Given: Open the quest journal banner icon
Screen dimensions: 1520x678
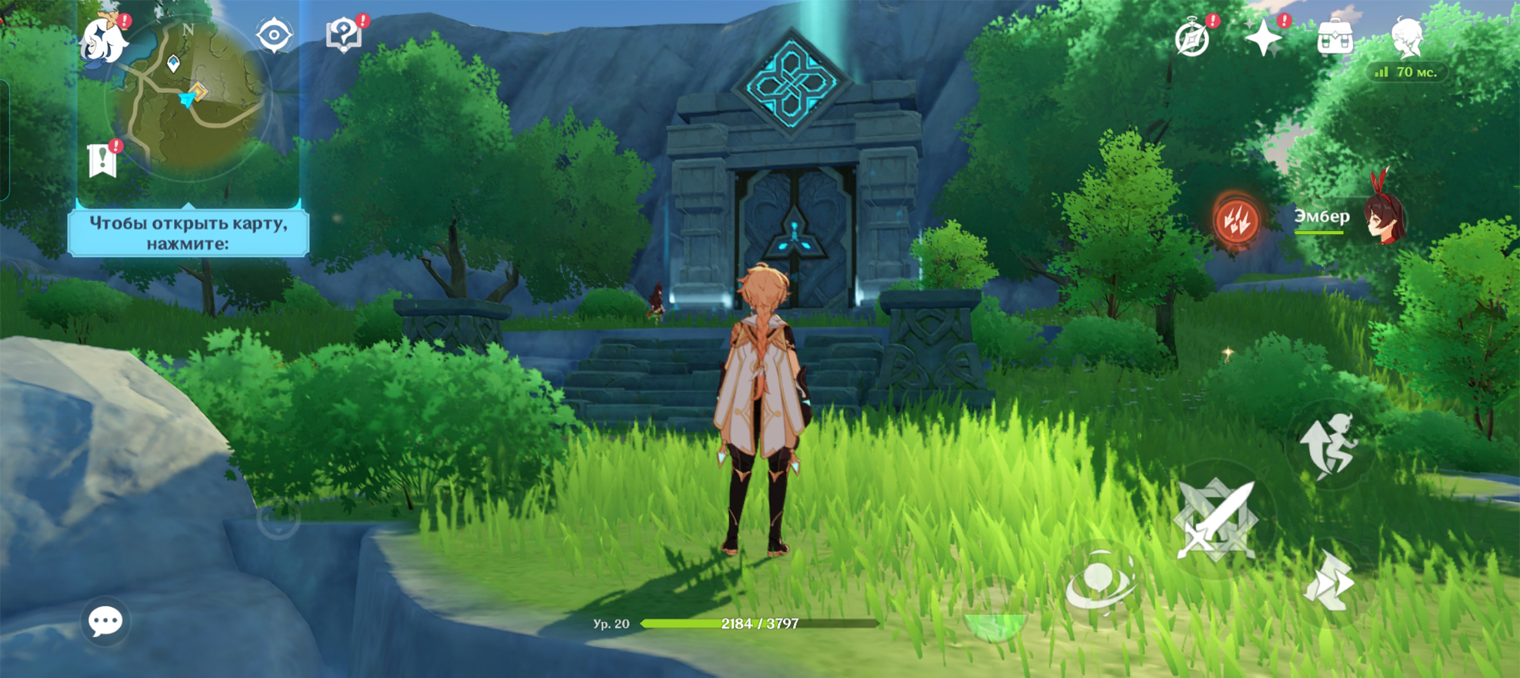Looking at the screenshot, I should coord(102,160).
